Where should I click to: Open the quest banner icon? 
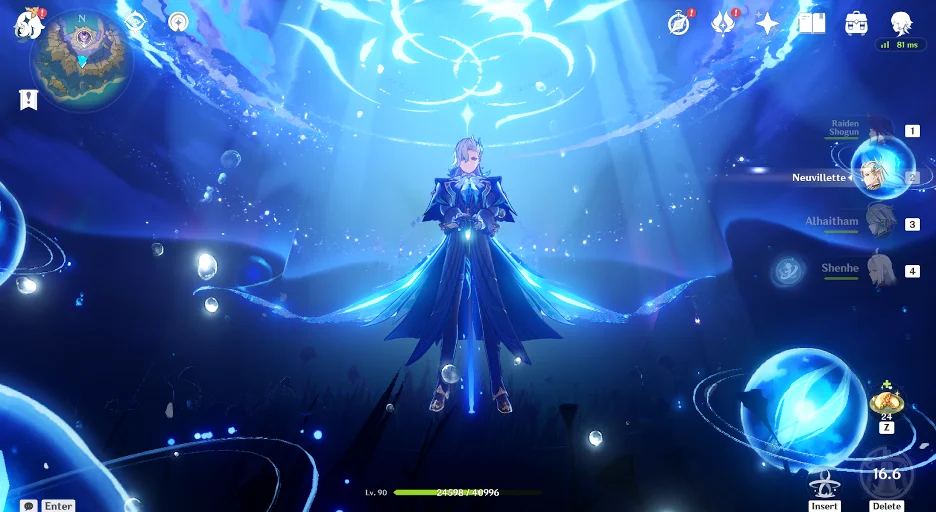click(x=27, y=99)
